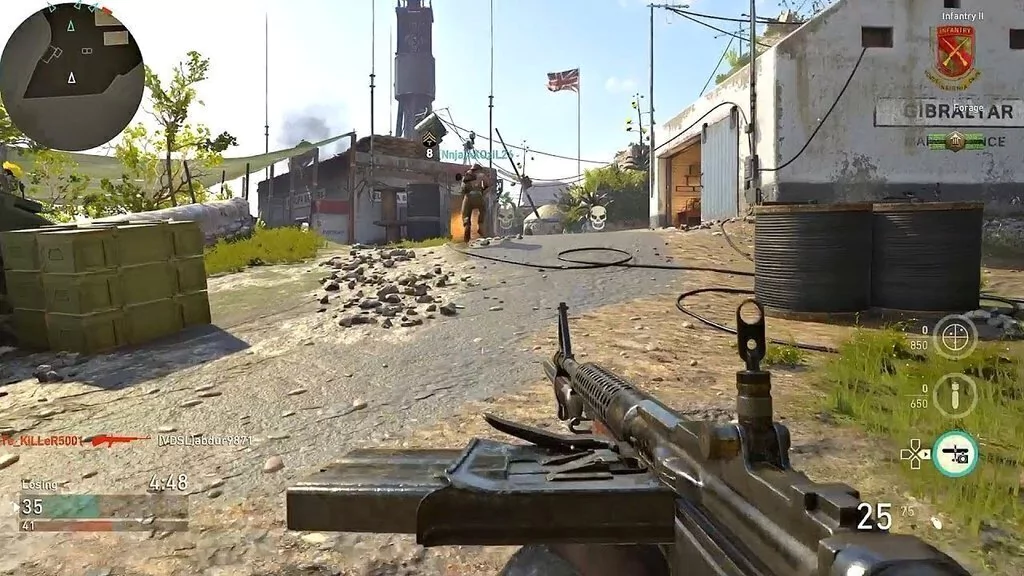
Task: Click the red rifle kill feed entry
Action: pyautogui.click(x=116, y=439)
